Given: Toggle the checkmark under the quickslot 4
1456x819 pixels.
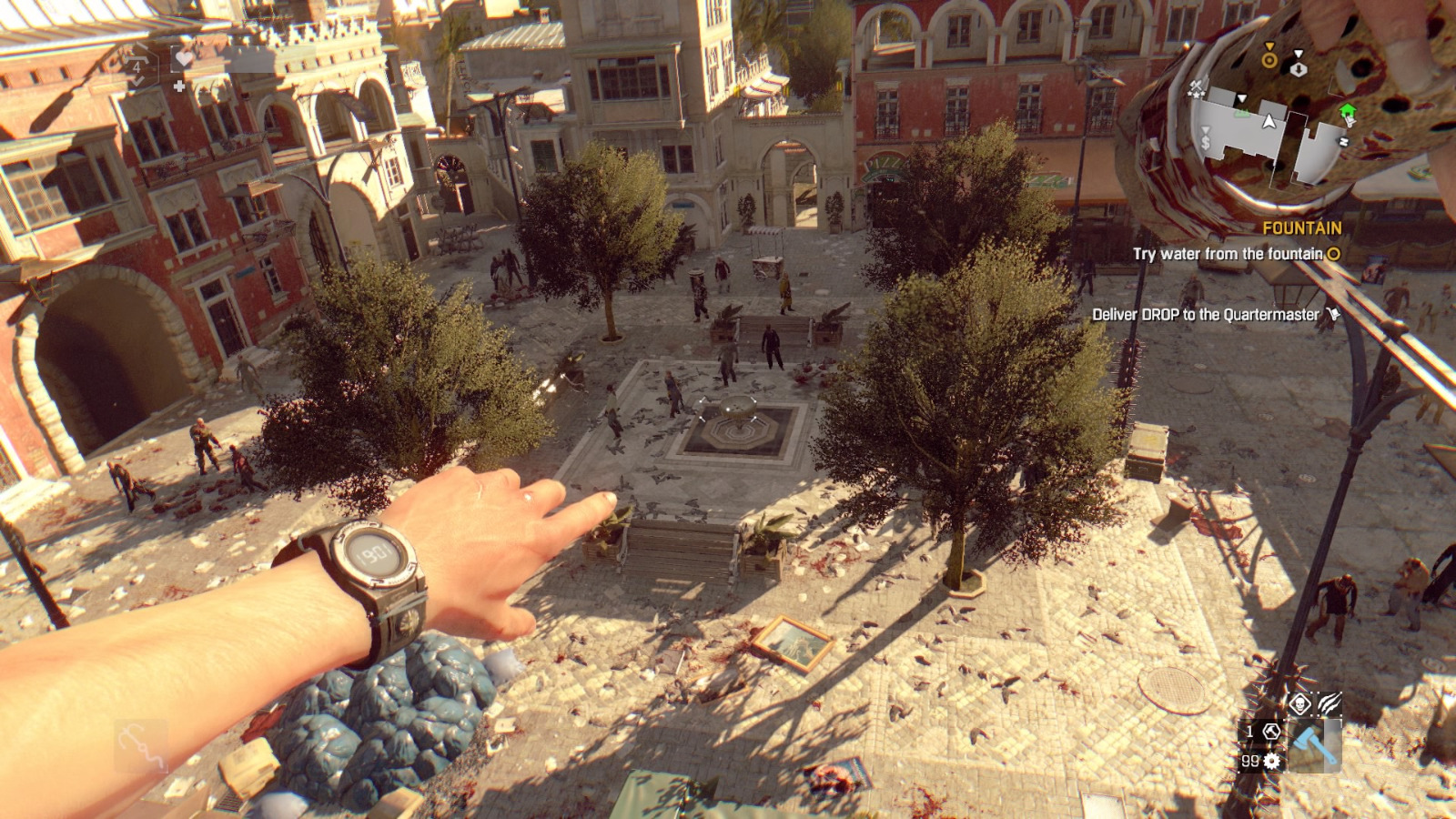Looking at the screenshot, I should [x=137, y=82].
